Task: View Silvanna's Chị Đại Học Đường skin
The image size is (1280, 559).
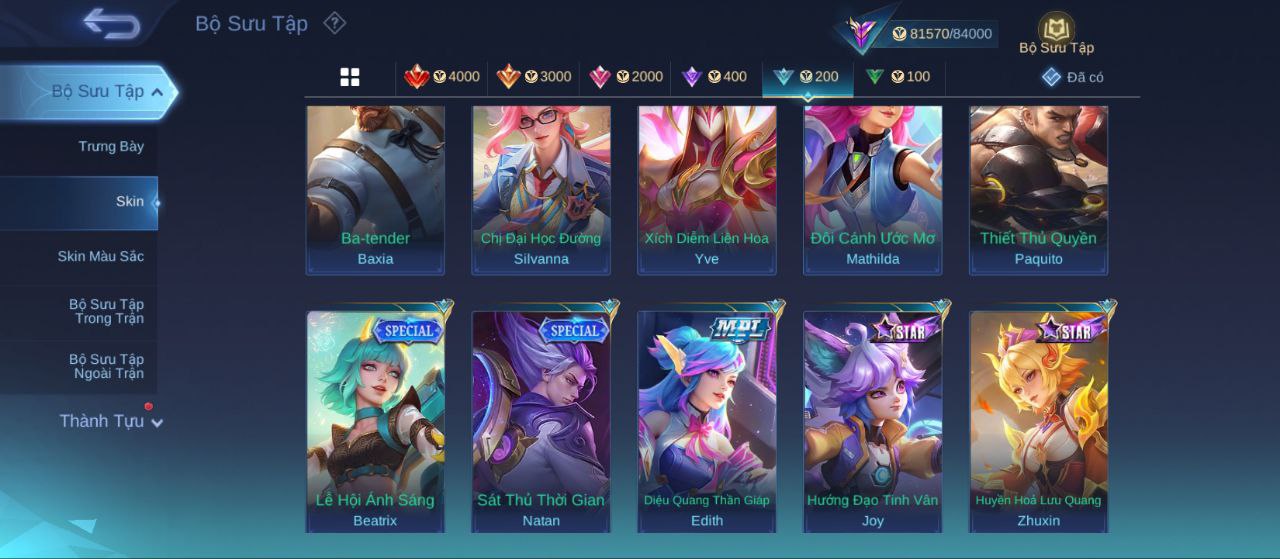Action: 541,190
